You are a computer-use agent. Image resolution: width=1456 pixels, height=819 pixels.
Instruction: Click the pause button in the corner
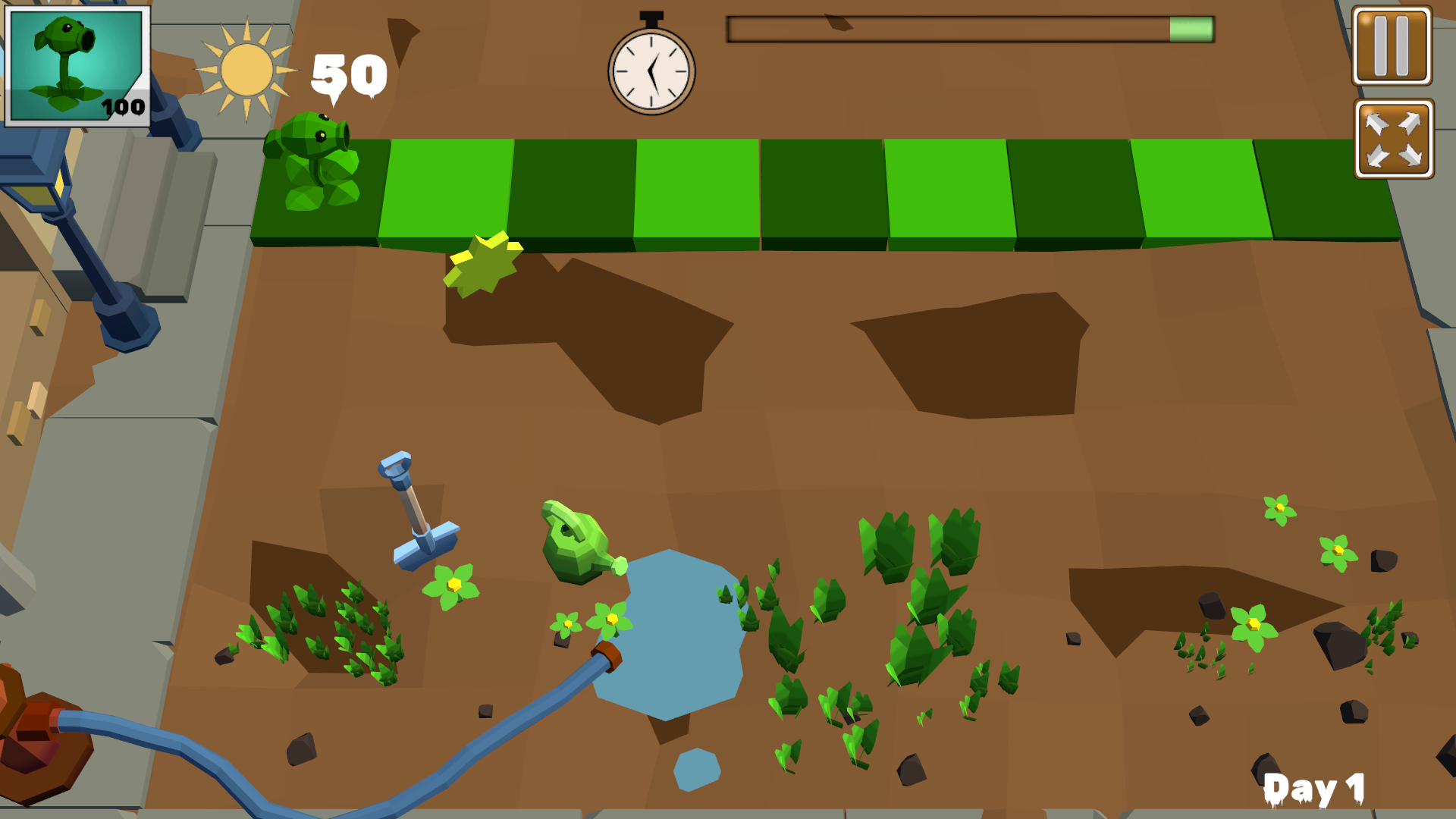[x=1392, y=47]
